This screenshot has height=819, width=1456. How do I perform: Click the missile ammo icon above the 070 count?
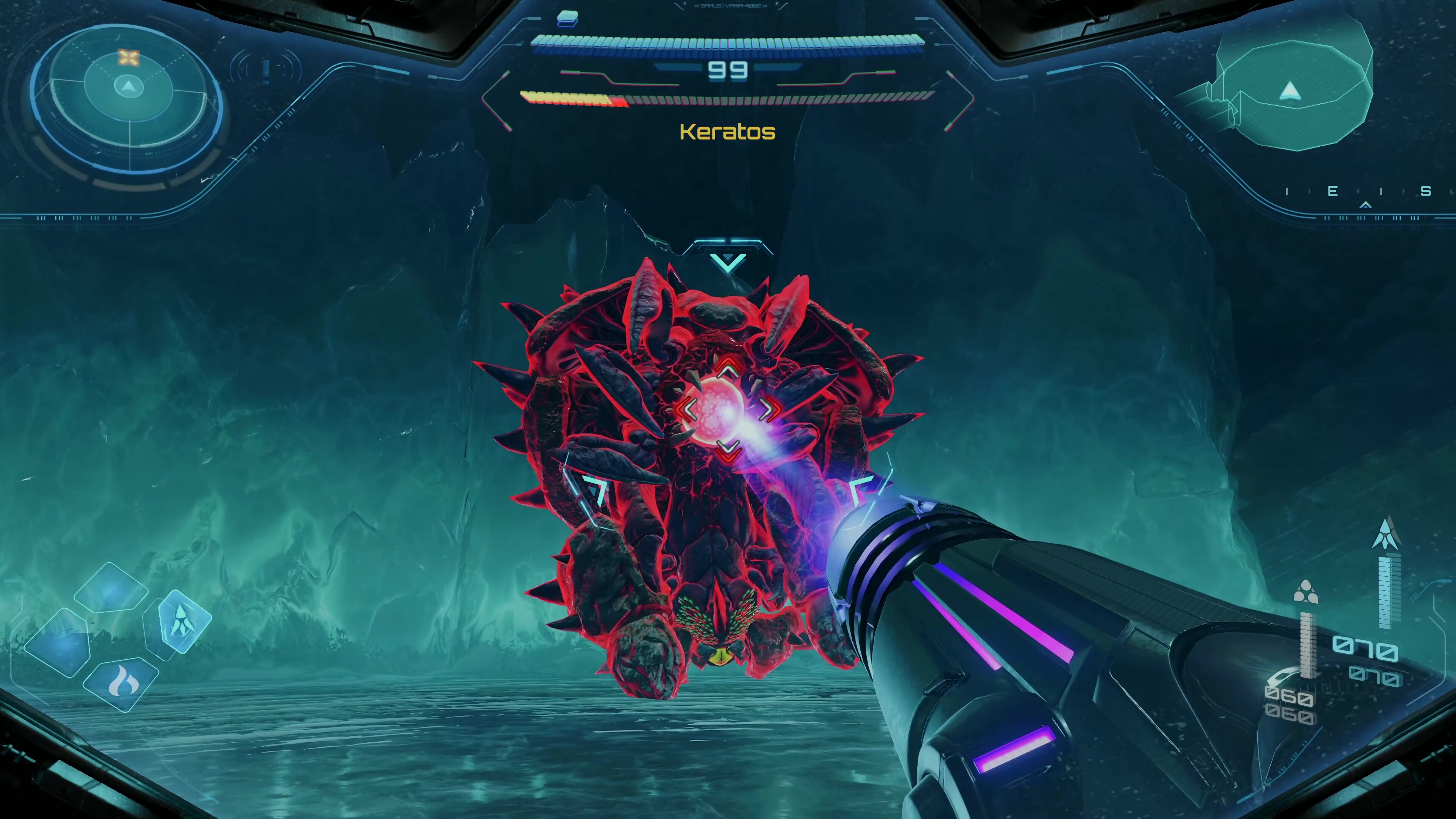(x=1387, y=534)
